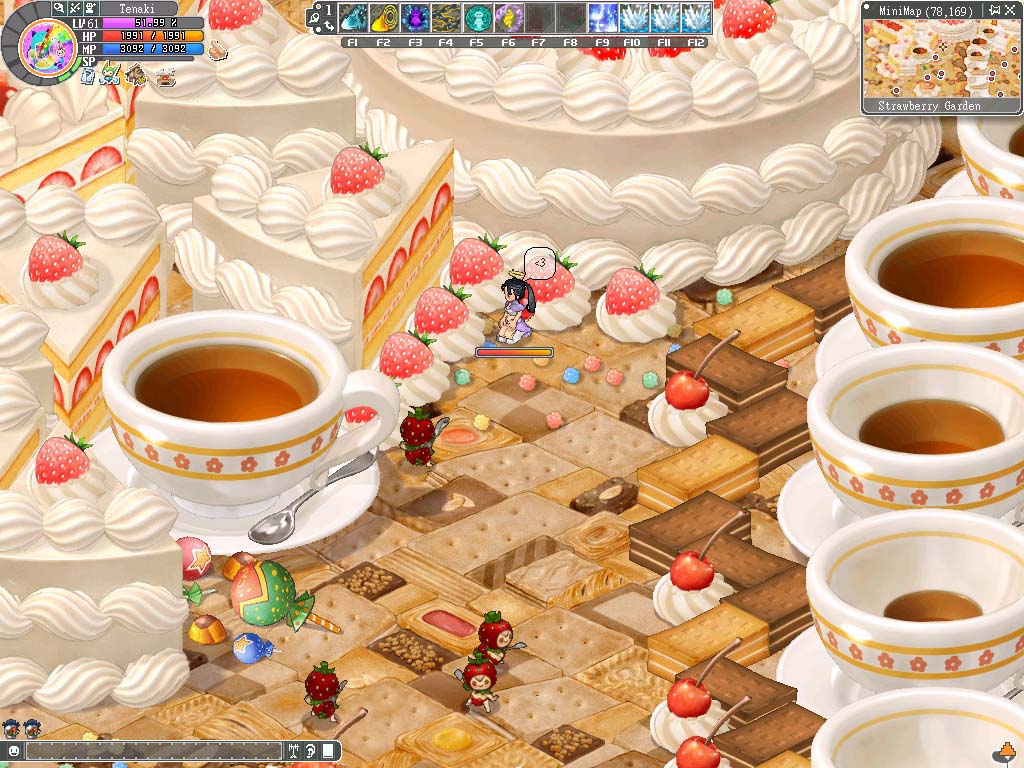Open the crossed swords icon by Tenaki

tap(76, 8)
